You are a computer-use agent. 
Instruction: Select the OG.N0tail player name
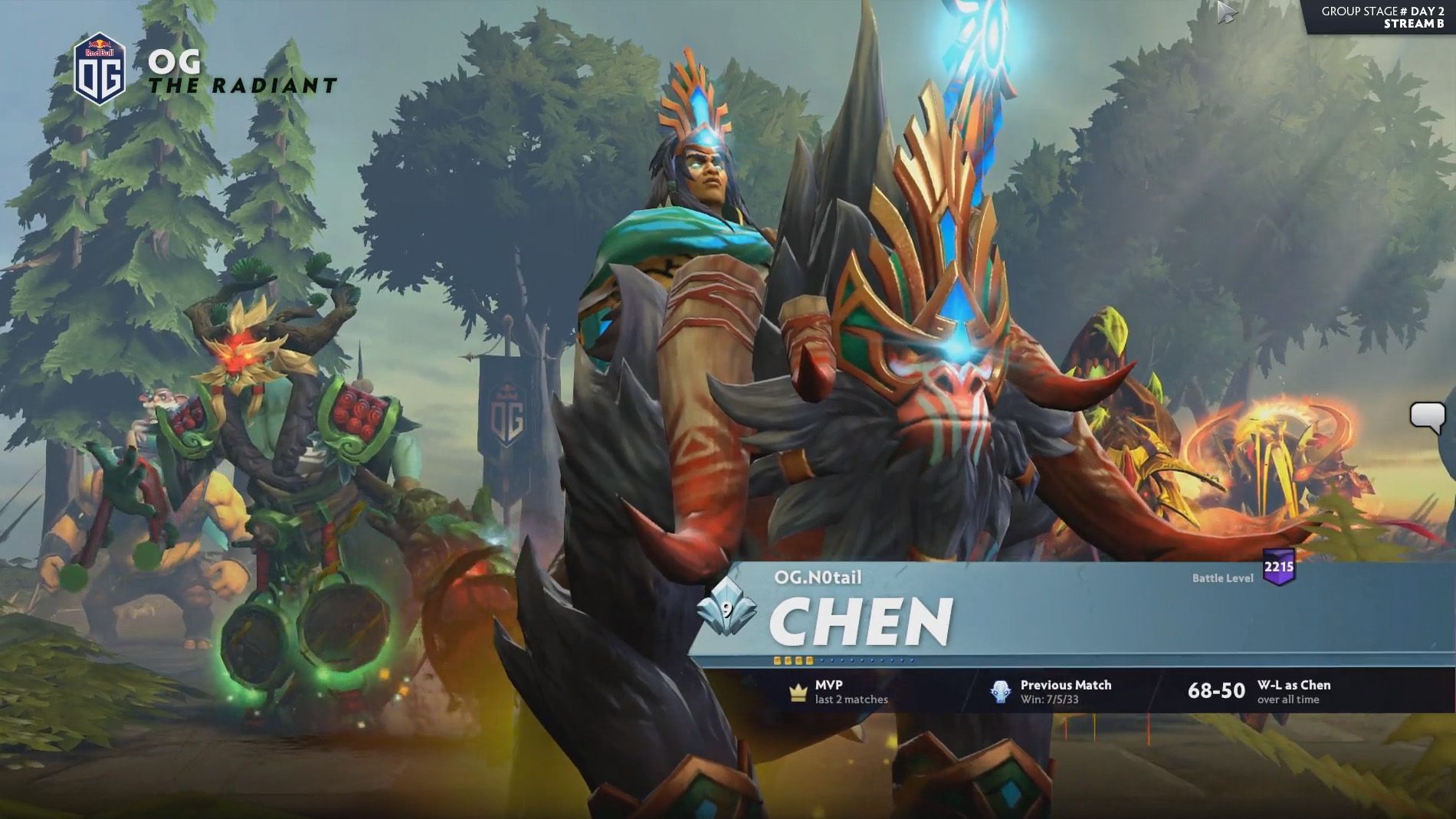[817, 577]
